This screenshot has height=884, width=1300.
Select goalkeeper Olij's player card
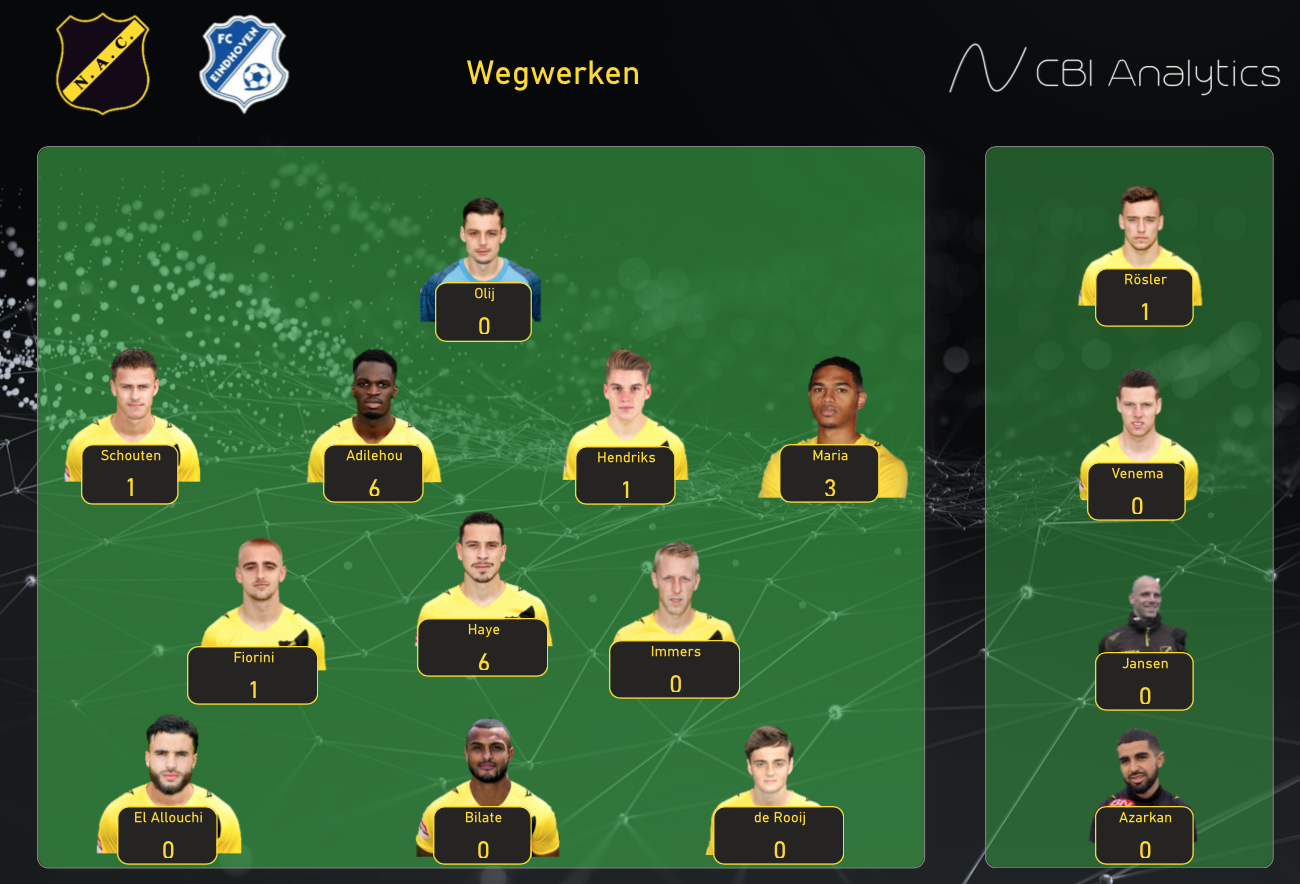(484, 312)
